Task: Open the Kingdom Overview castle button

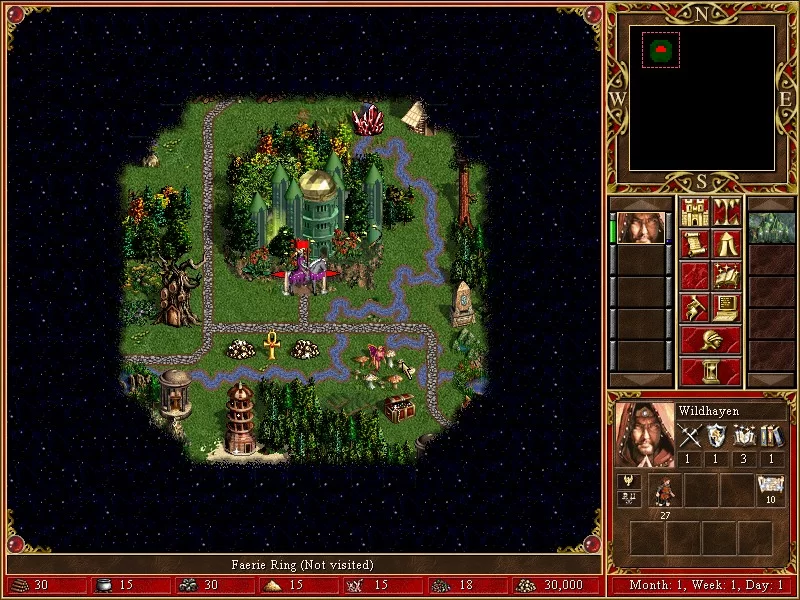Action: pyautogui.click(x=694, y=212)
